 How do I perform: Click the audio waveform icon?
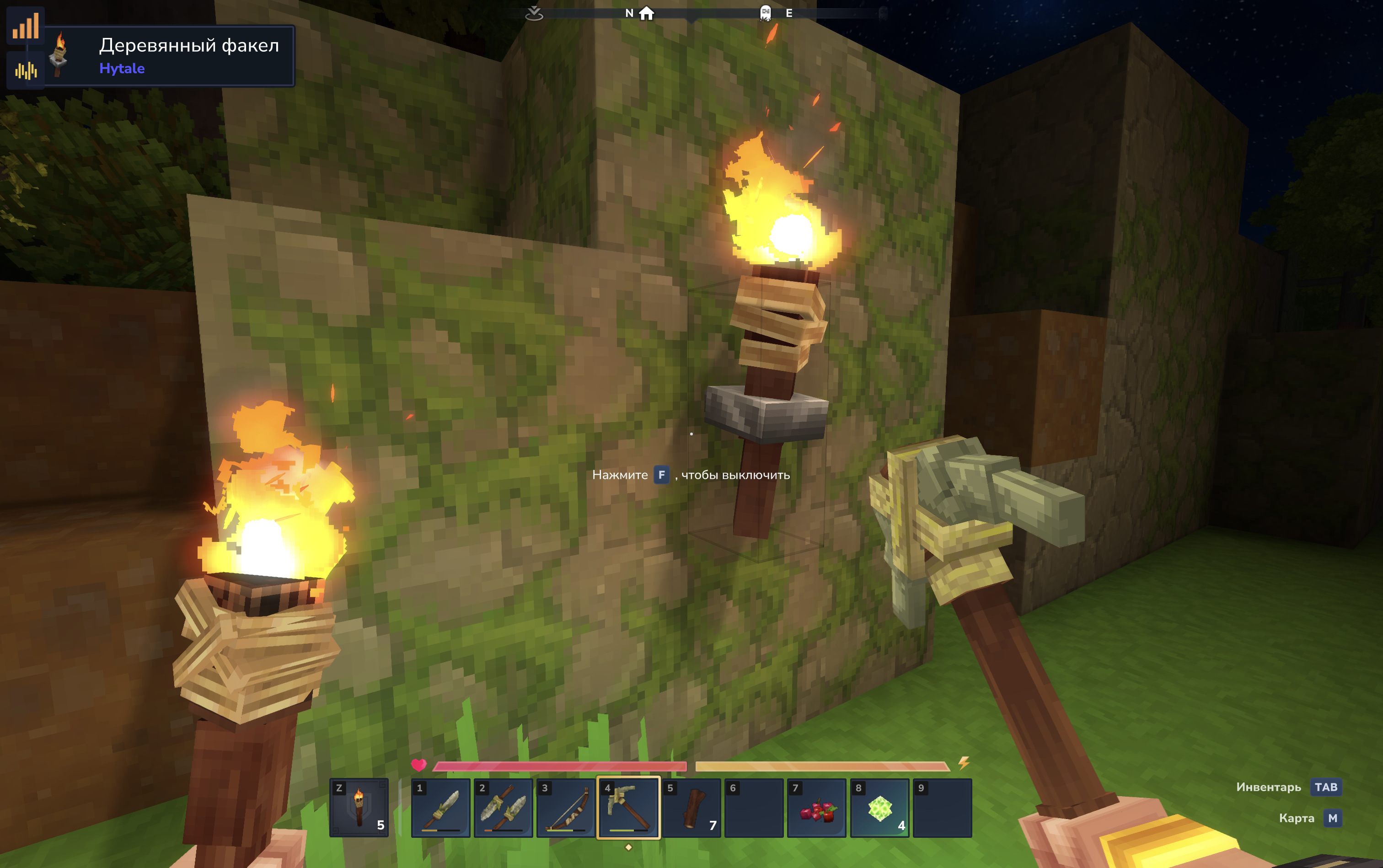point(26,70)
